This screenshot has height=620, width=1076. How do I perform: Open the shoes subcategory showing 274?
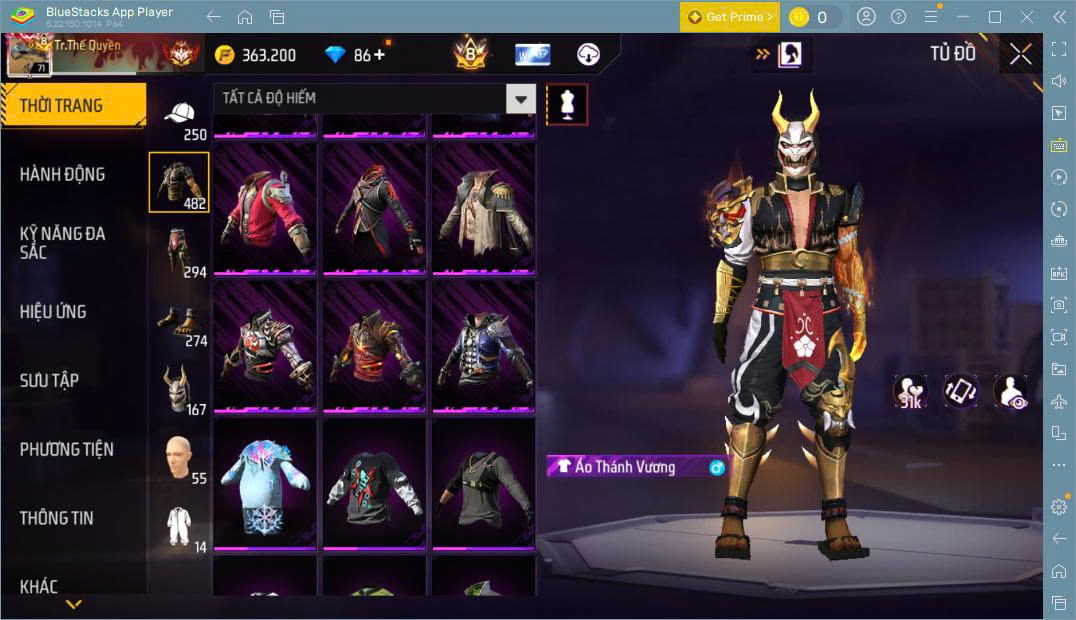pyautogui.click(x=179, y=322)
